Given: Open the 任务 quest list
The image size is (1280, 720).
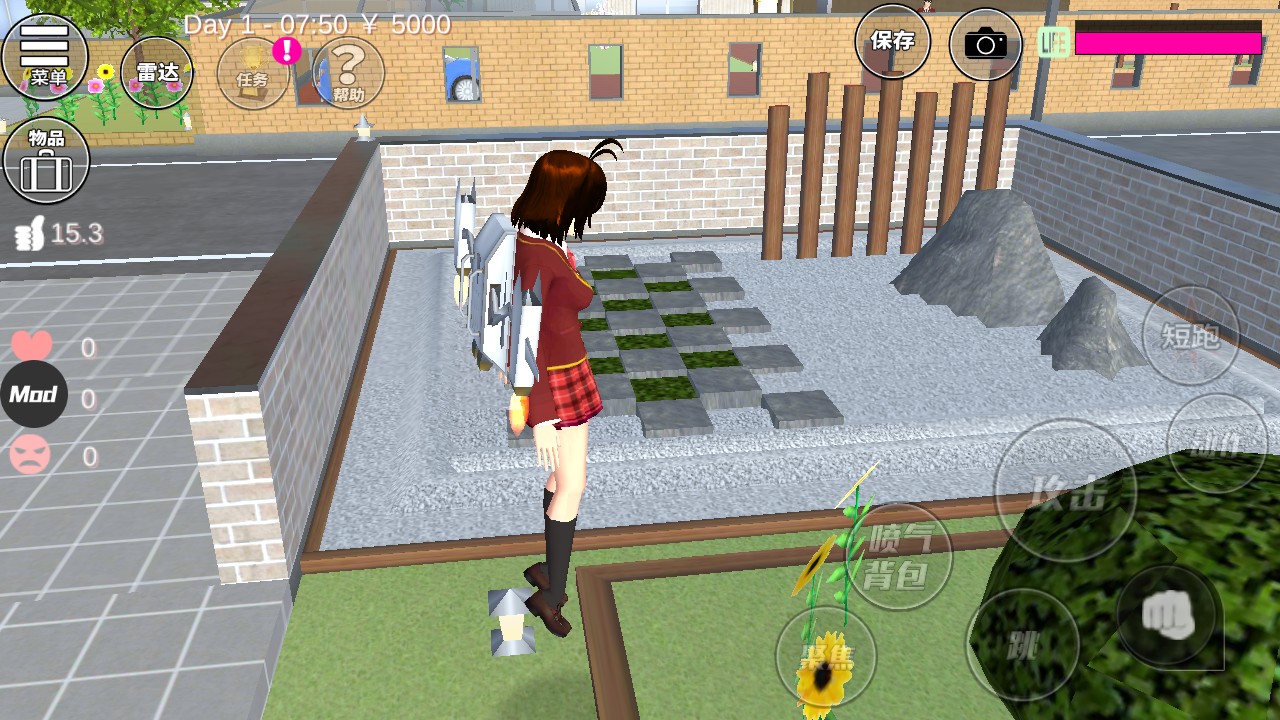Looking at the screenshot, I should [253, 73].
